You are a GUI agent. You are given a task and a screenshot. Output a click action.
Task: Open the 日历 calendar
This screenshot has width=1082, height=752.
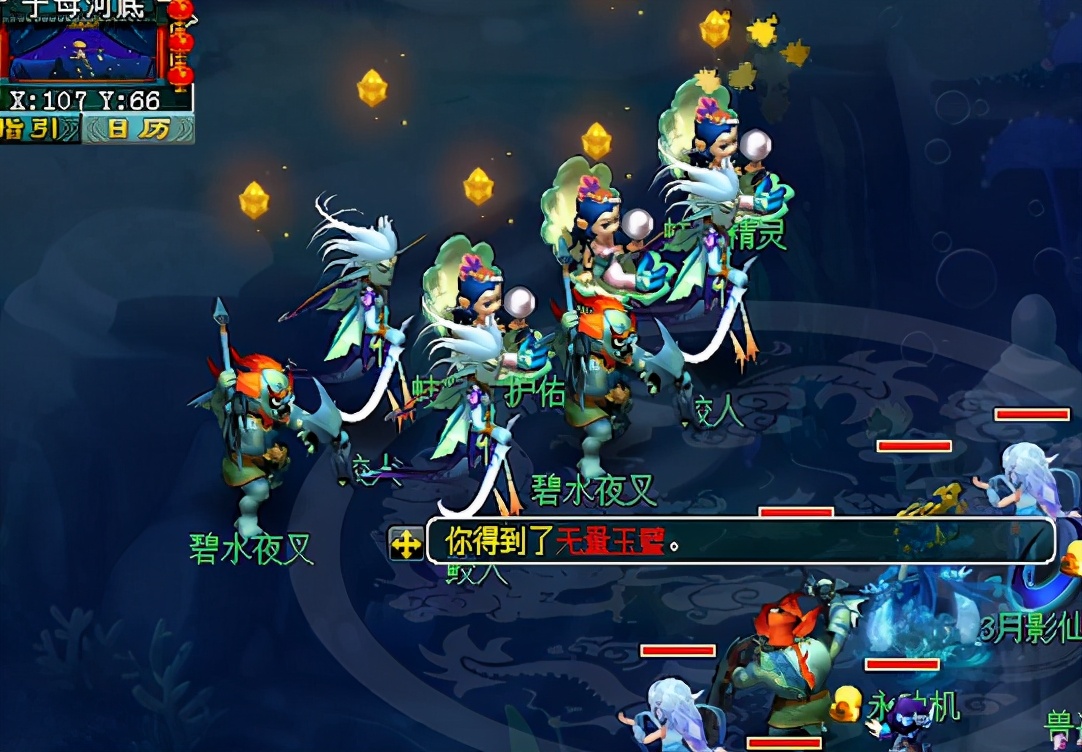point(139,129)
